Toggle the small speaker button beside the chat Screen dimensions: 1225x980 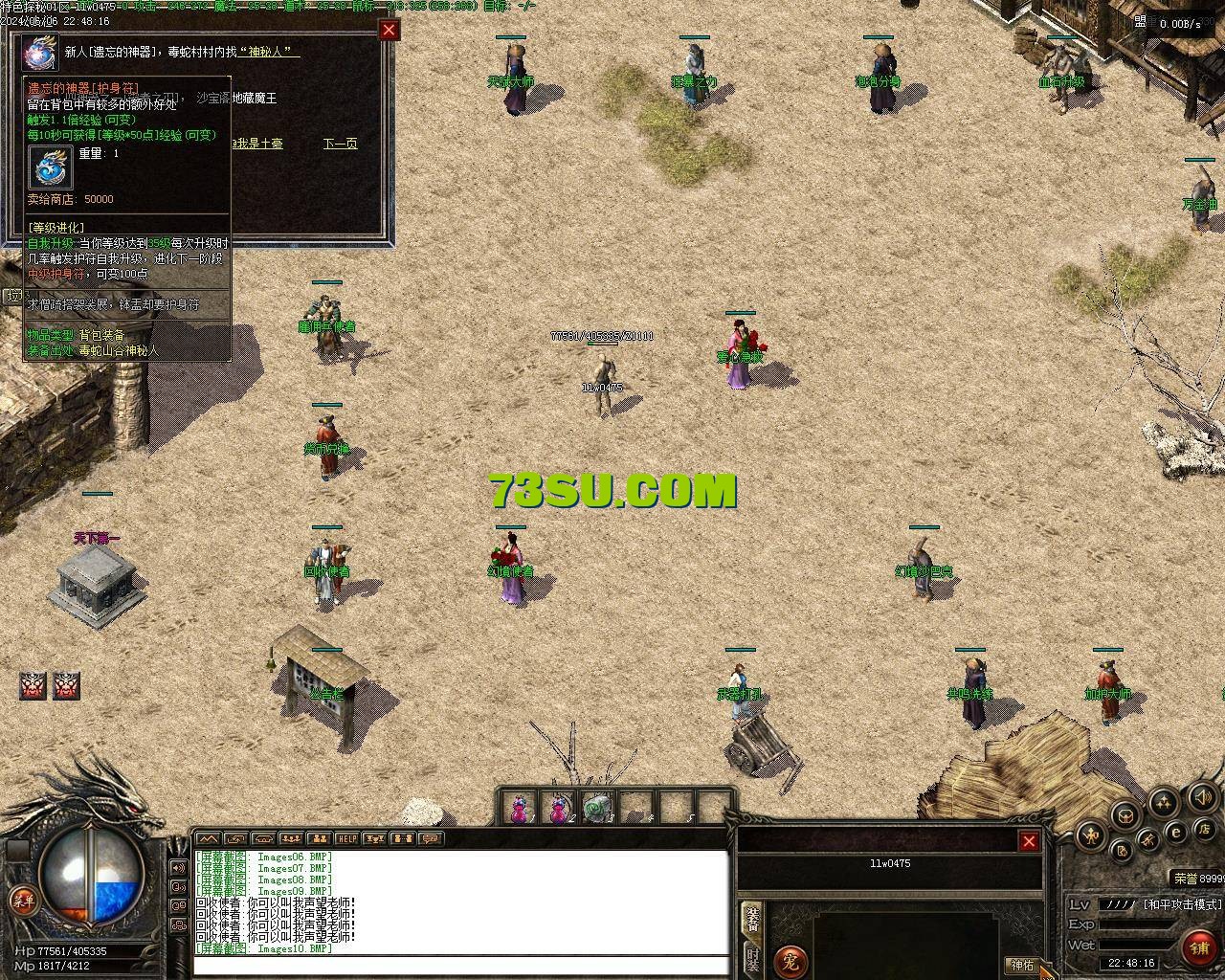click(x=178, y=868)
